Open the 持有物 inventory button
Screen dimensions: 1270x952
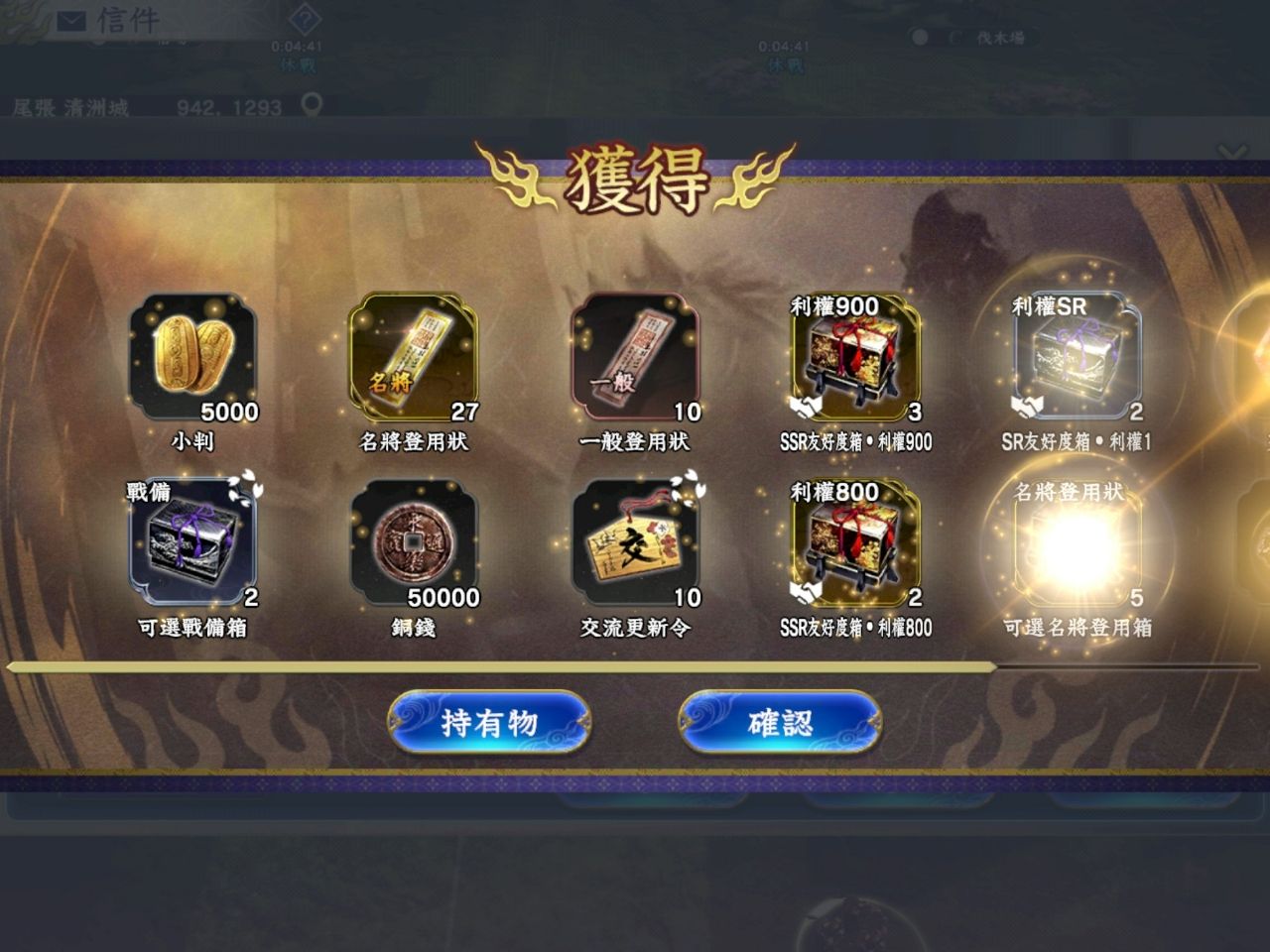point(489,722)
